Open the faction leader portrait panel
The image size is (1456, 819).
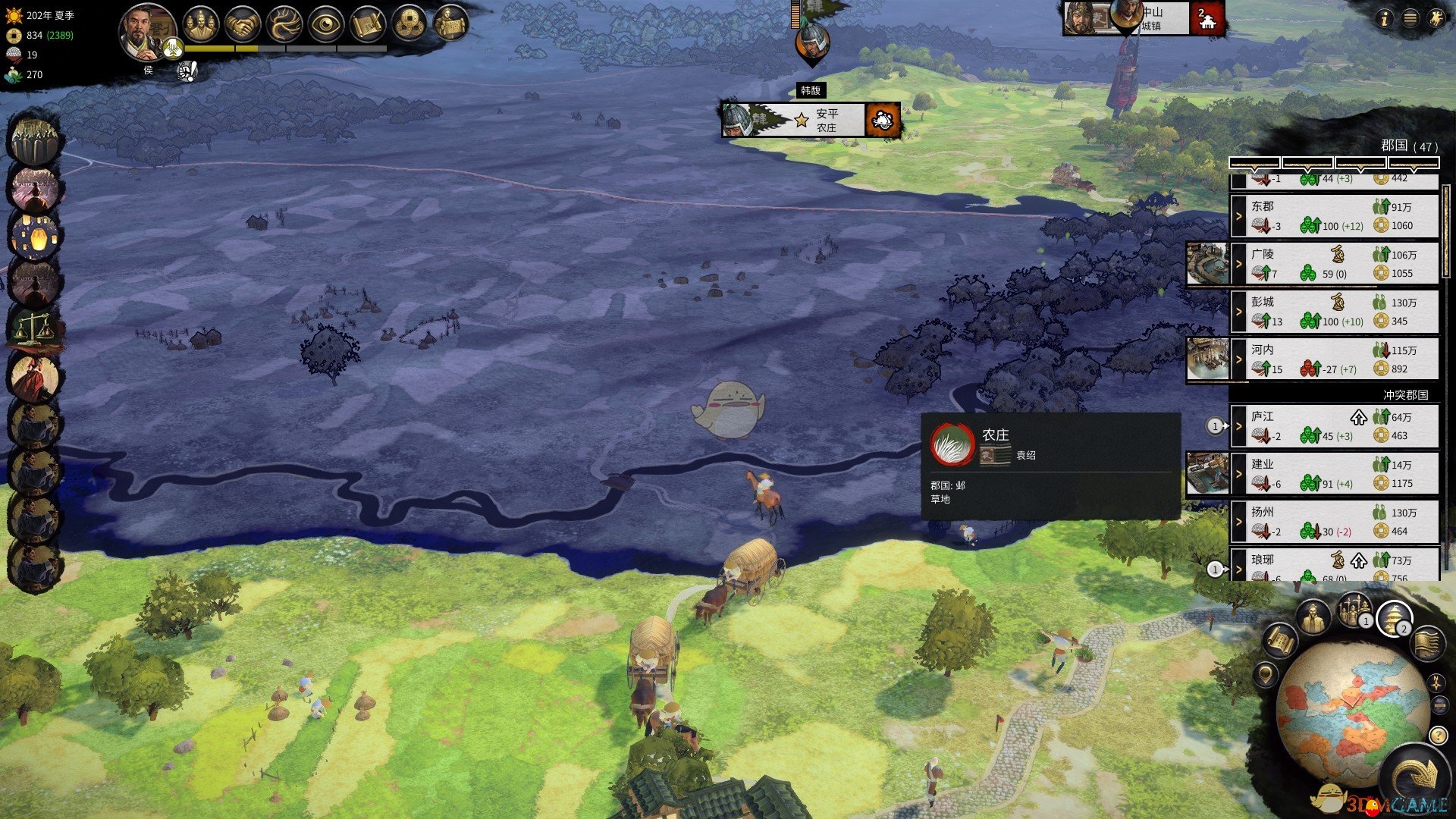(146, 32)
